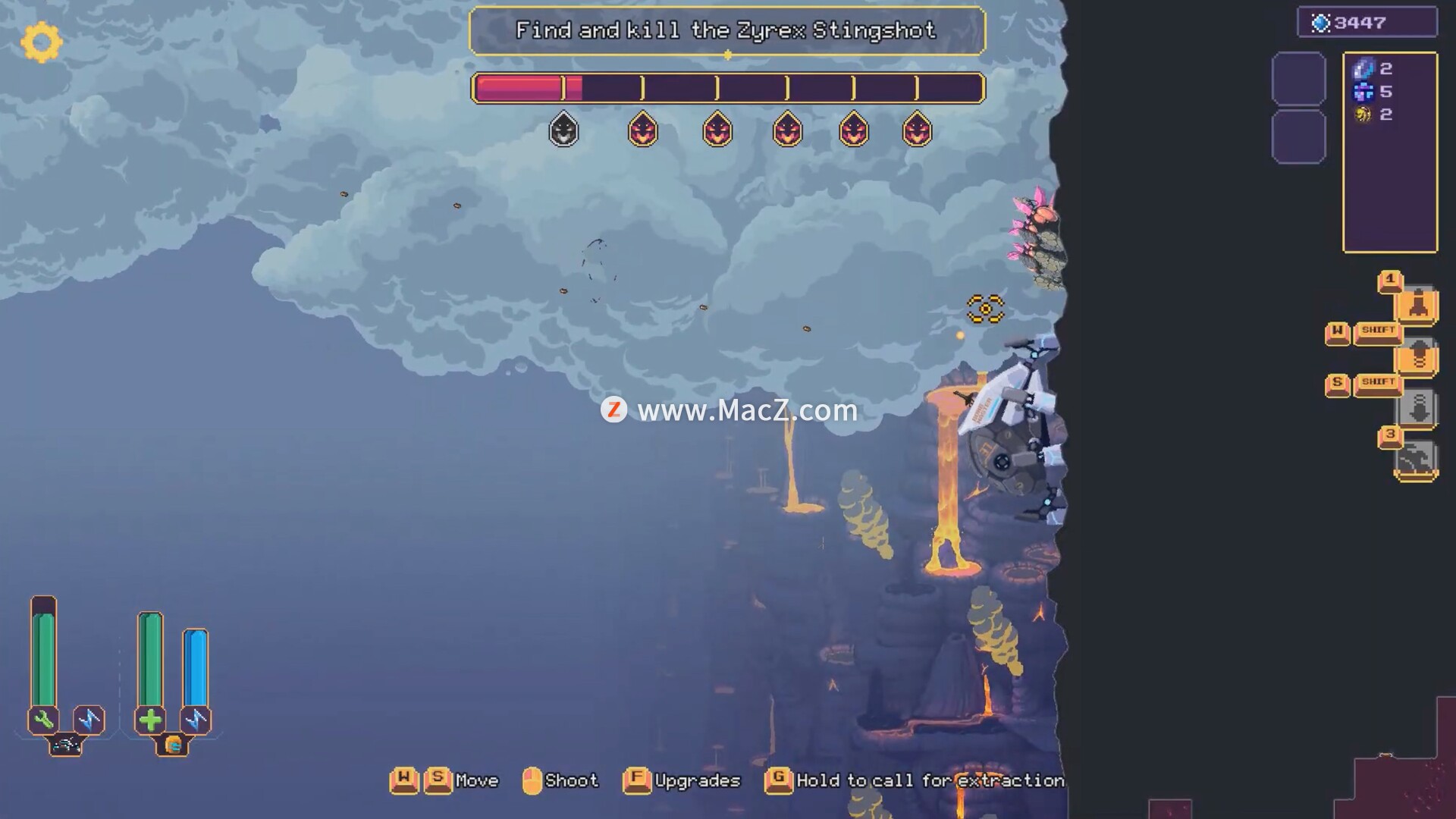This screenshot has width=1456, height=819.
Task: Select the spider mech portrait icon
Action: point(66,745)
